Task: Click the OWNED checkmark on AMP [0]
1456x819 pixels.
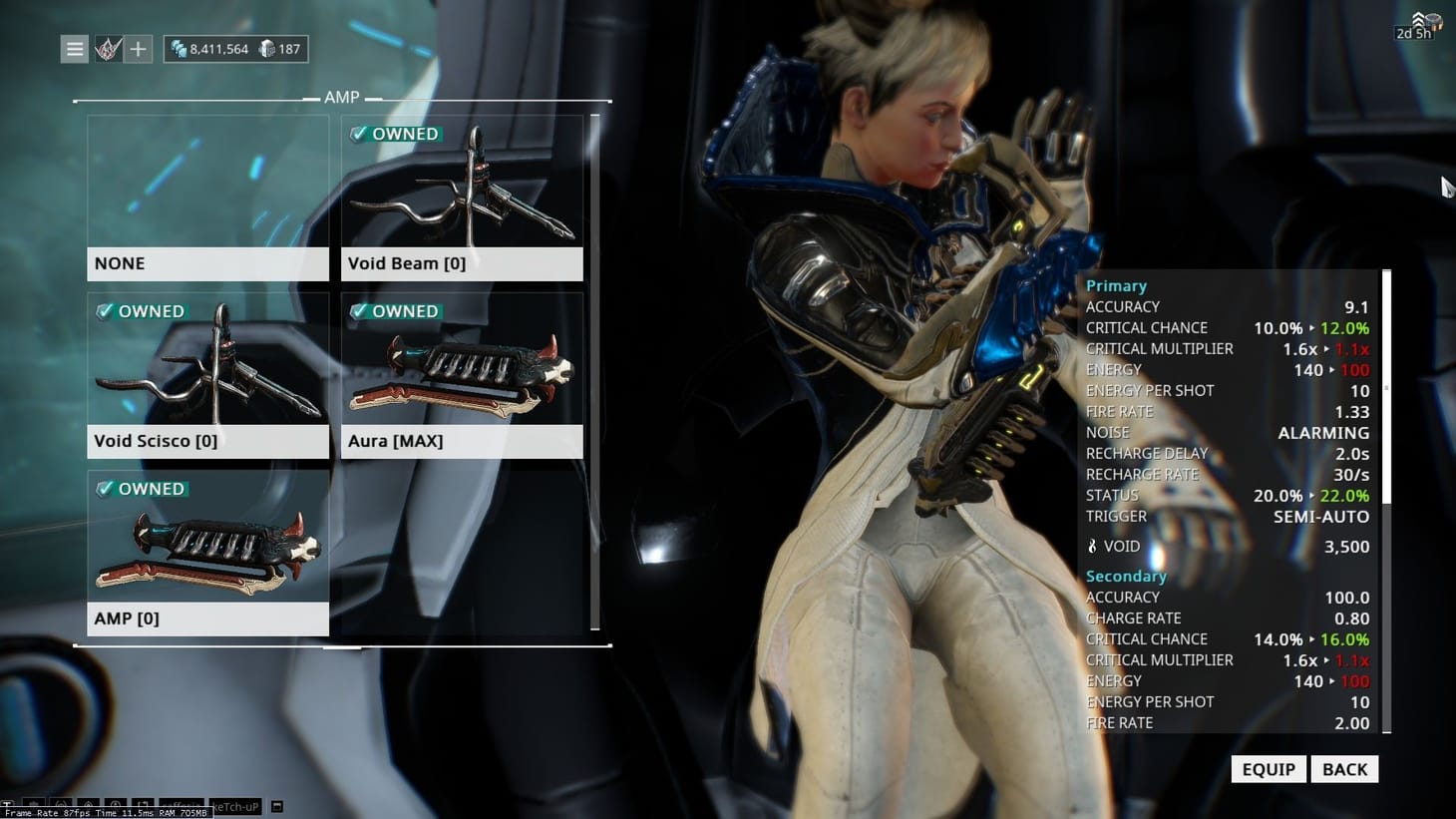Action: (x=104, y=489)
